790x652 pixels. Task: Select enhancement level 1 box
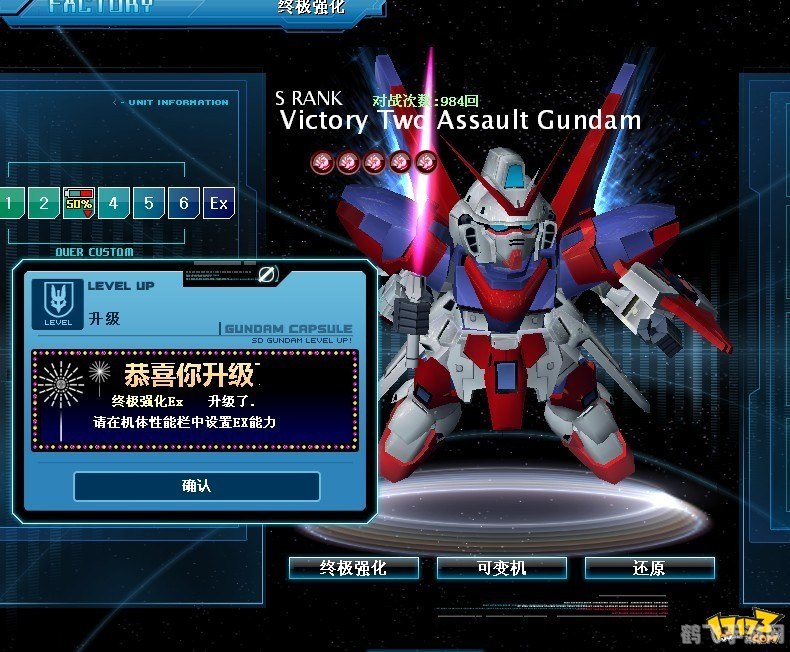[x=10, y=203]
